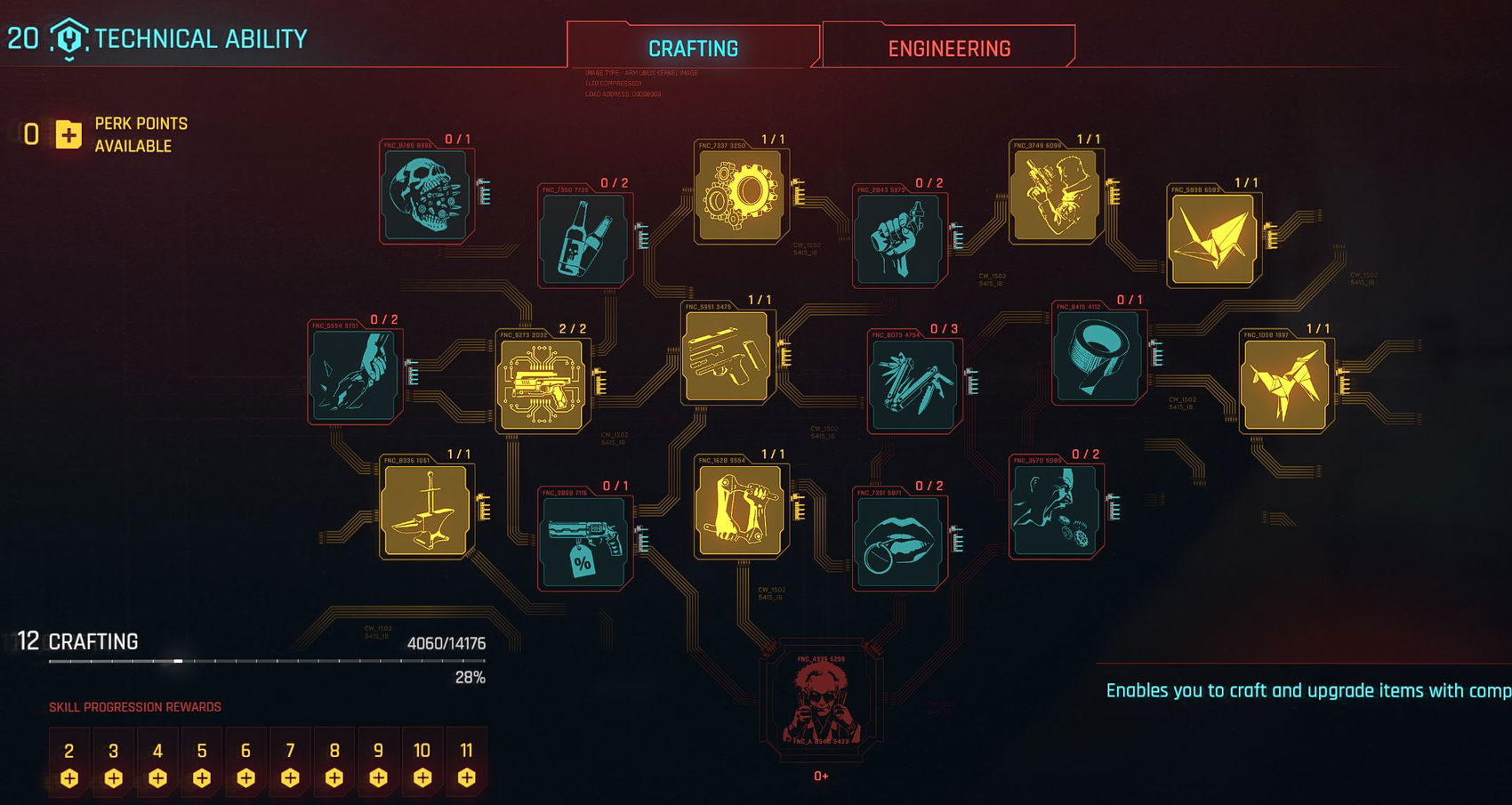Pick the origami unicorn perk
Image resolution: width=1512 pixels, height=805 pixels.
click(1285, 384)
